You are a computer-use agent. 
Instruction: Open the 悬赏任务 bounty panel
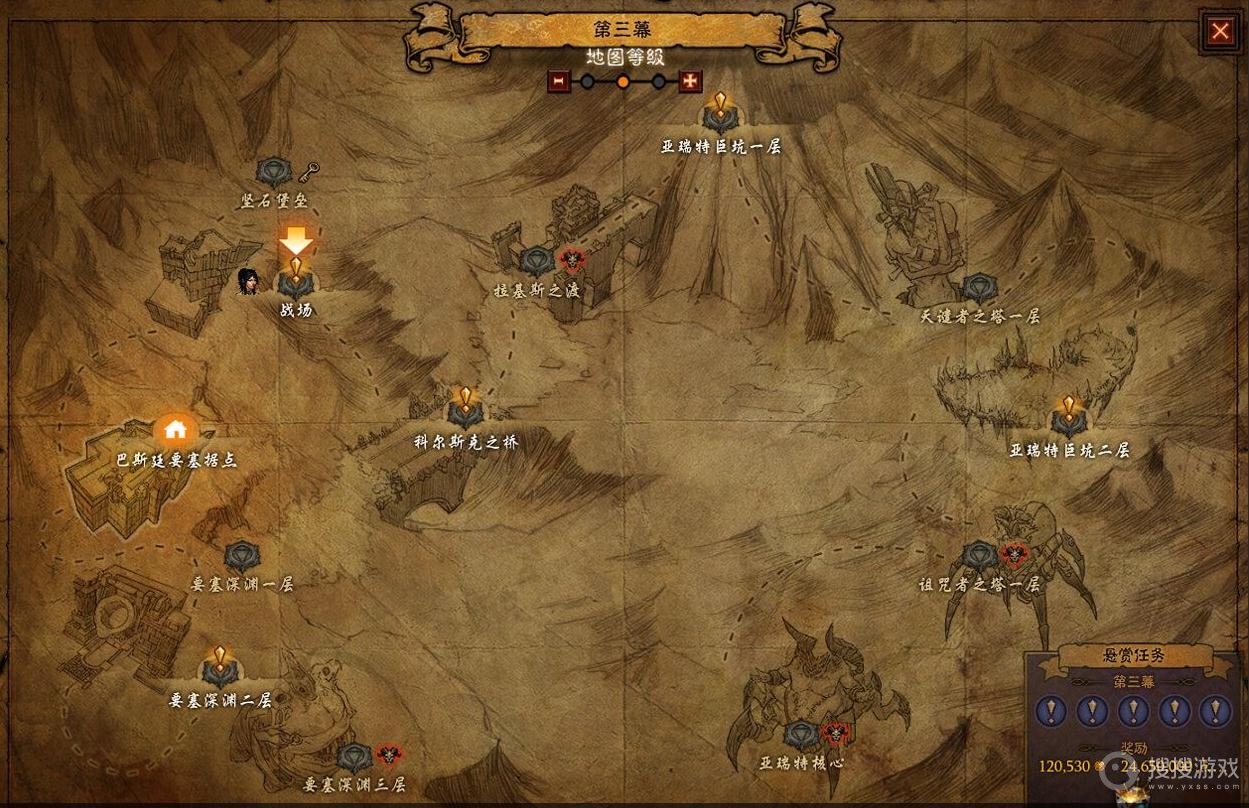pyautogui.click(x=1133, y=657)
